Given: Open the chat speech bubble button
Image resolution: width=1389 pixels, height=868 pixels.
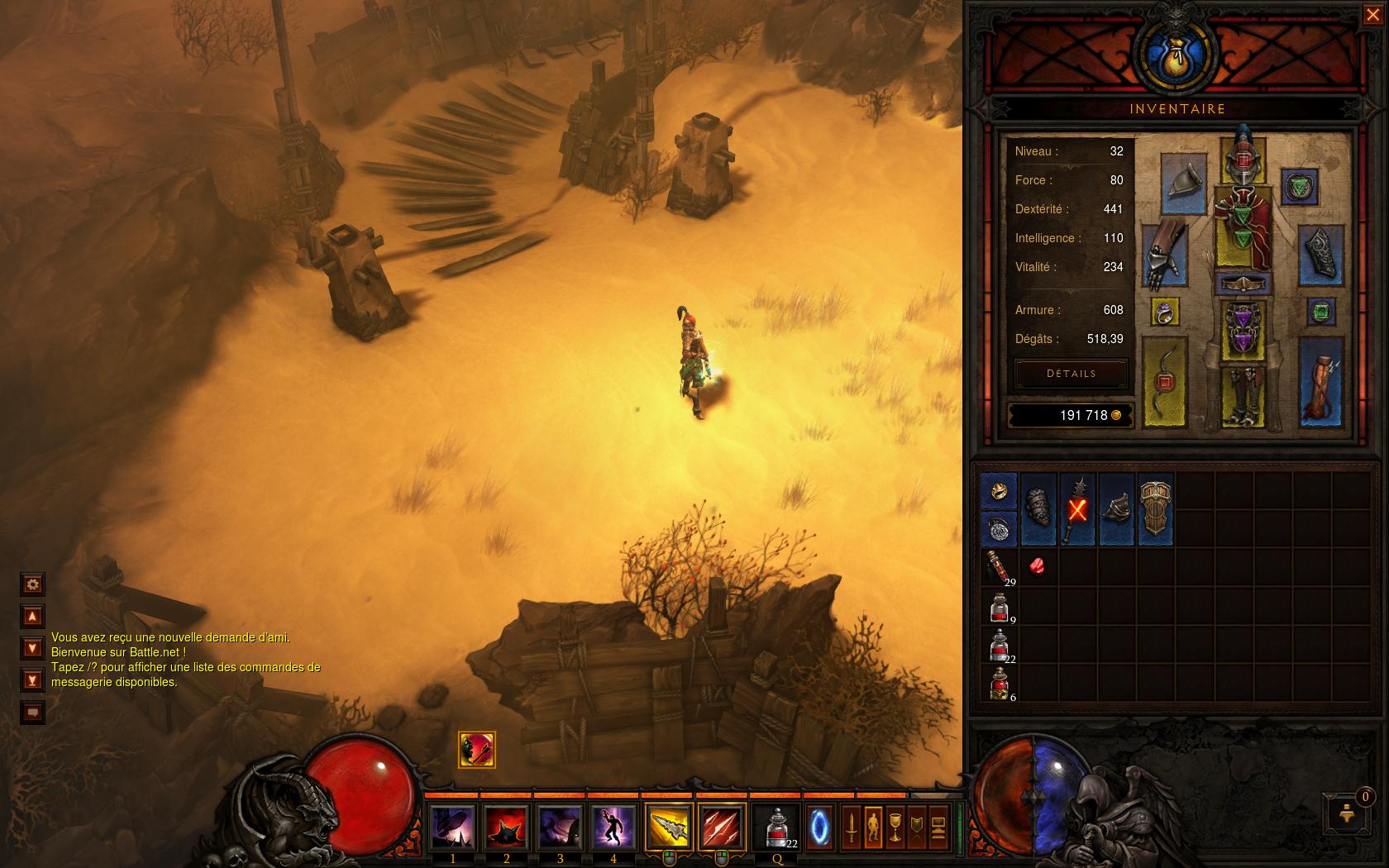Looking at the screenshot, I should (x=32, y=712).
